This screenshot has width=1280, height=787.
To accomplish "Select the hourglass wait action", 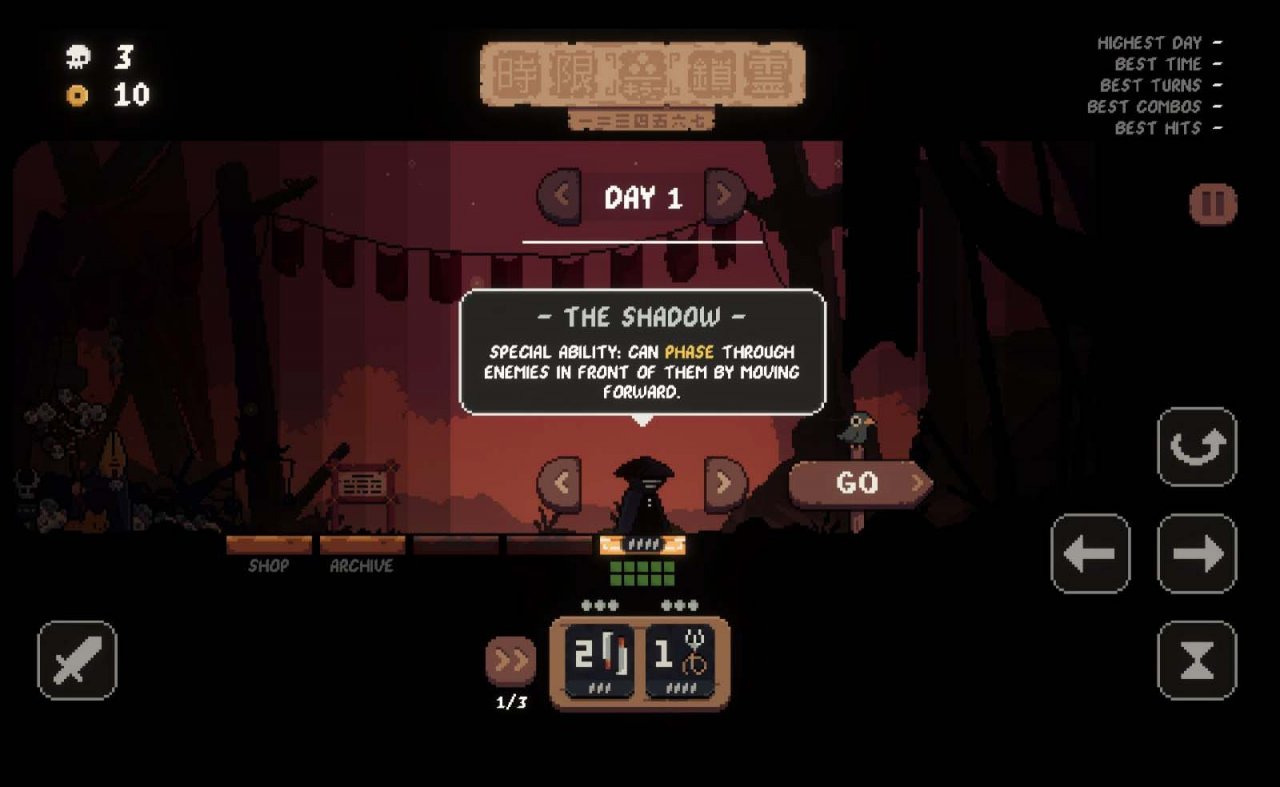I will pyautogui.click(x=1196, y=659).
